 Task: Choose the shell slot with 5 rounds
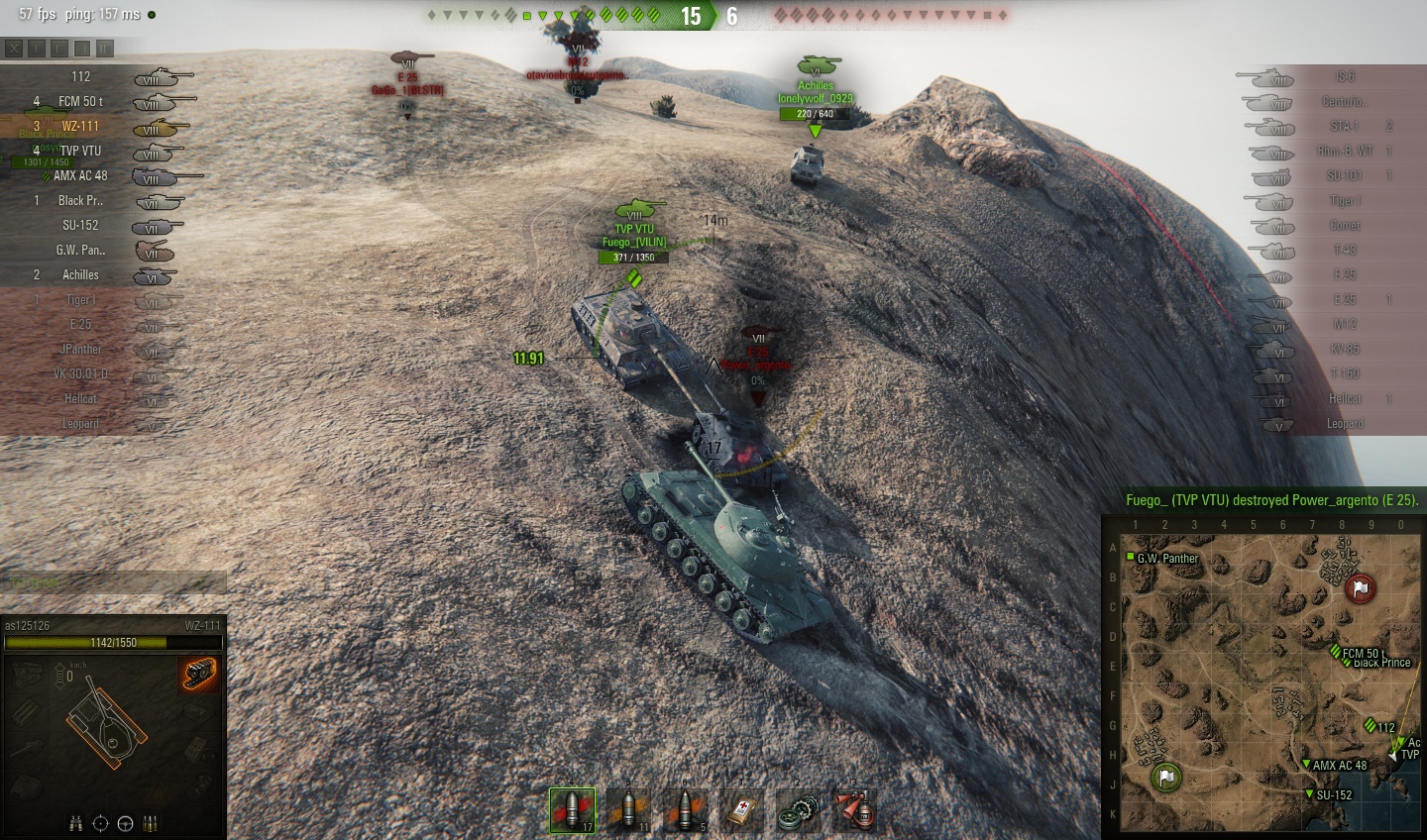click(686, 810)
